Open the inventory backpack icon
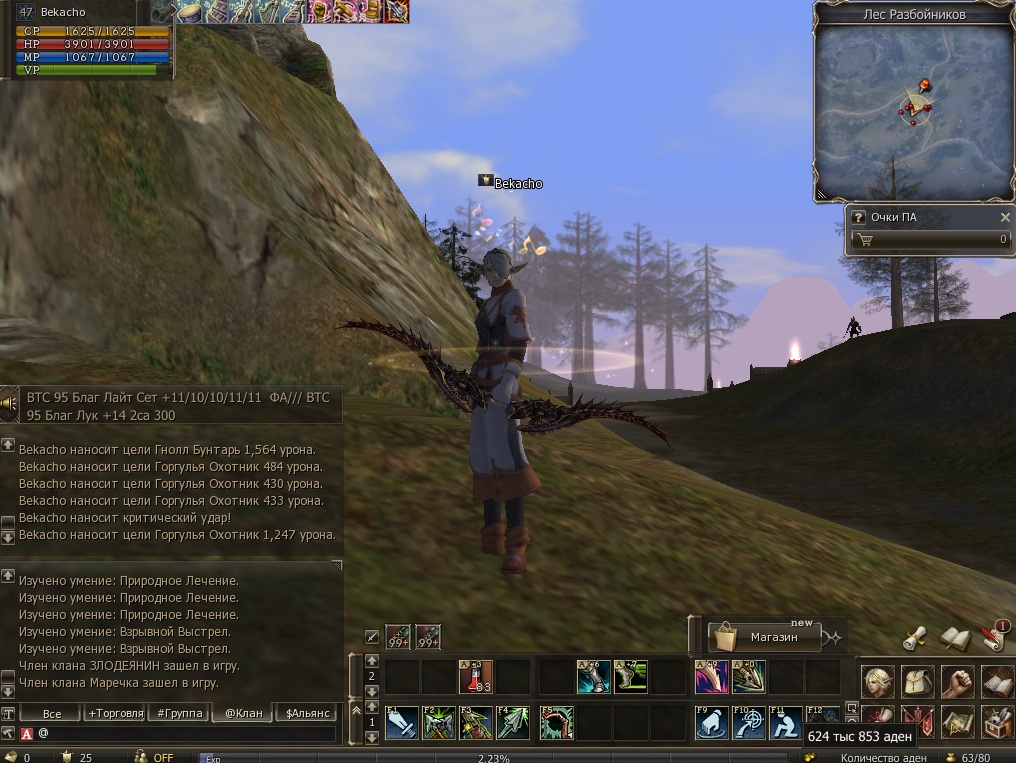 tap(917, 681)
